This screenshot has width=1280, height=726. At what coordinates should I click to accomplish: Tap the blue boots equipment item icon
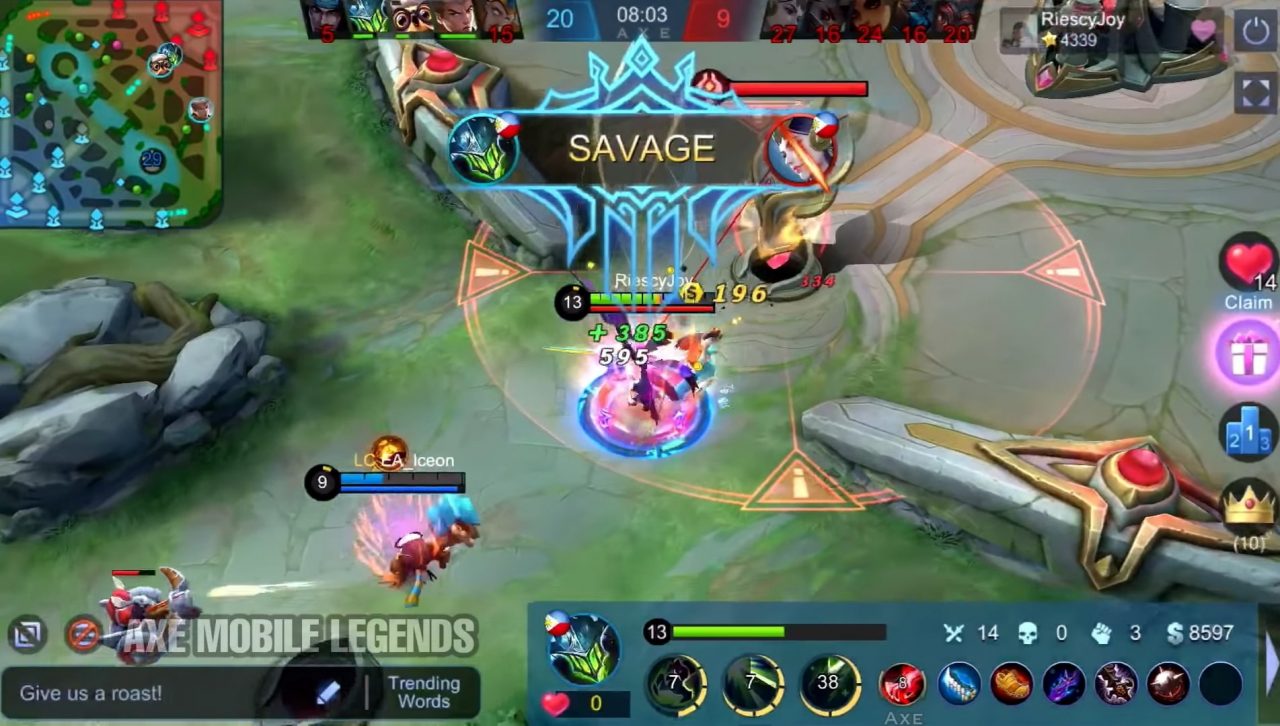[957, 683]
